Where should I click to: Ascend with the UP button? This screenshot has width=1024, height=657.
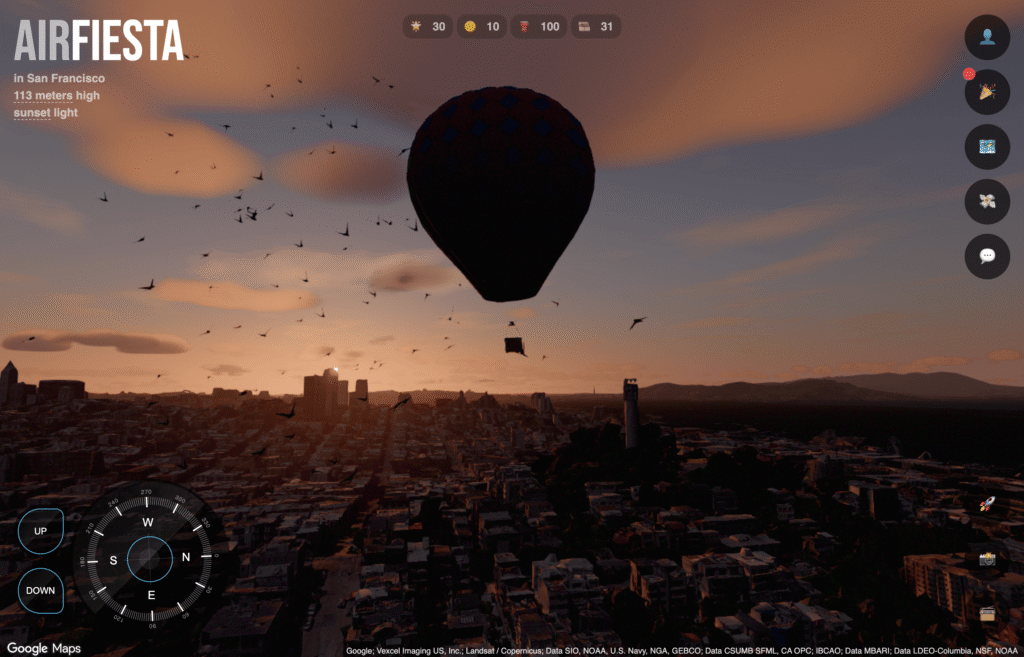coord(41,530)
